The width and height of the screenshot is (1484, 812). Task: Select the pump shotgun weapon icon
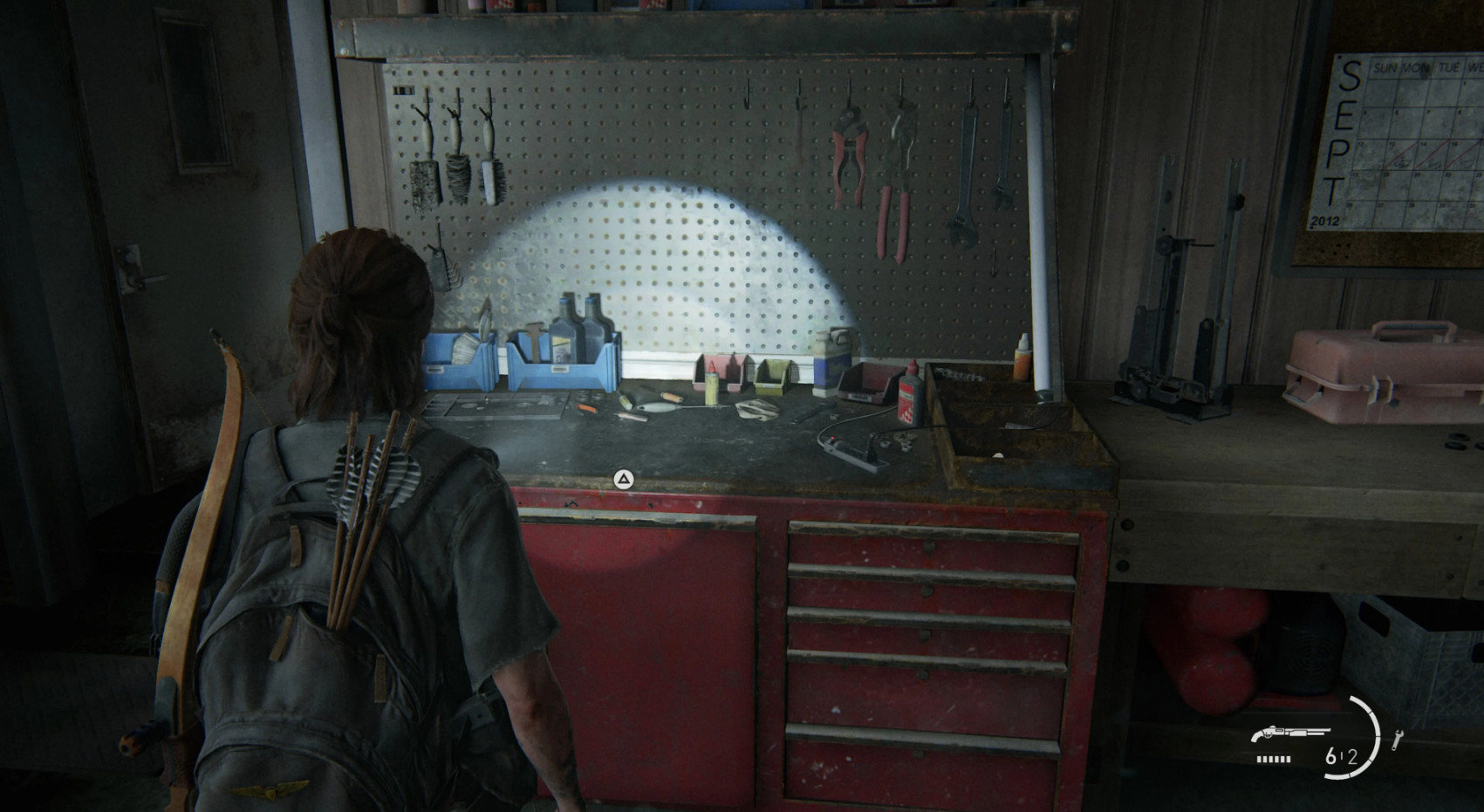(x=1290, y=734)
